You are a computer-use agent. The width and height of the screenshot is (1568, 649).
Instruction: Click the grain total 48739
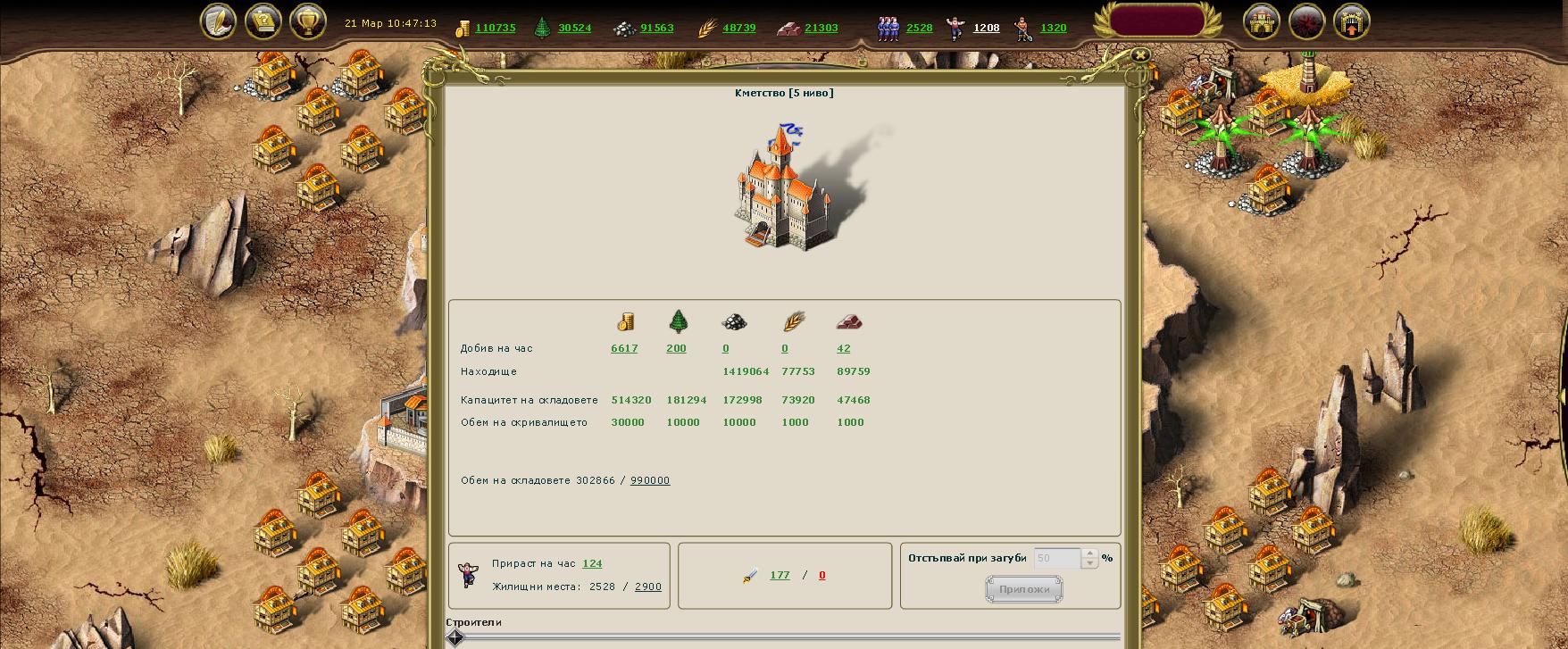pos(738,28)
